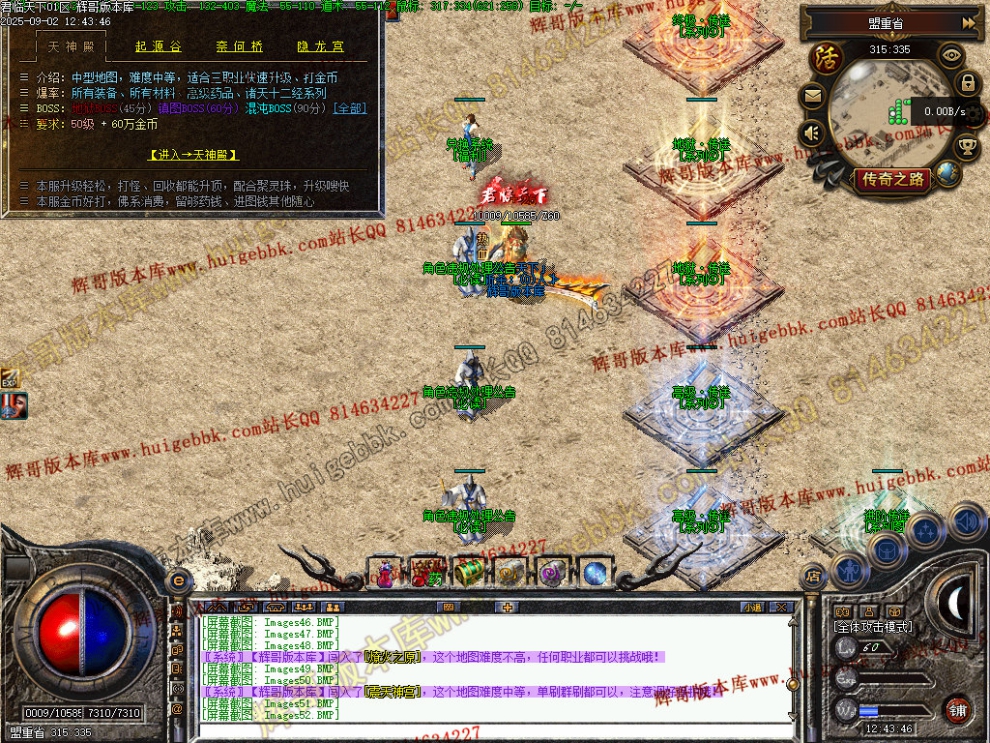990x743 pixels.
Task: Toggle the eye visibility icon
Action: 951,56
